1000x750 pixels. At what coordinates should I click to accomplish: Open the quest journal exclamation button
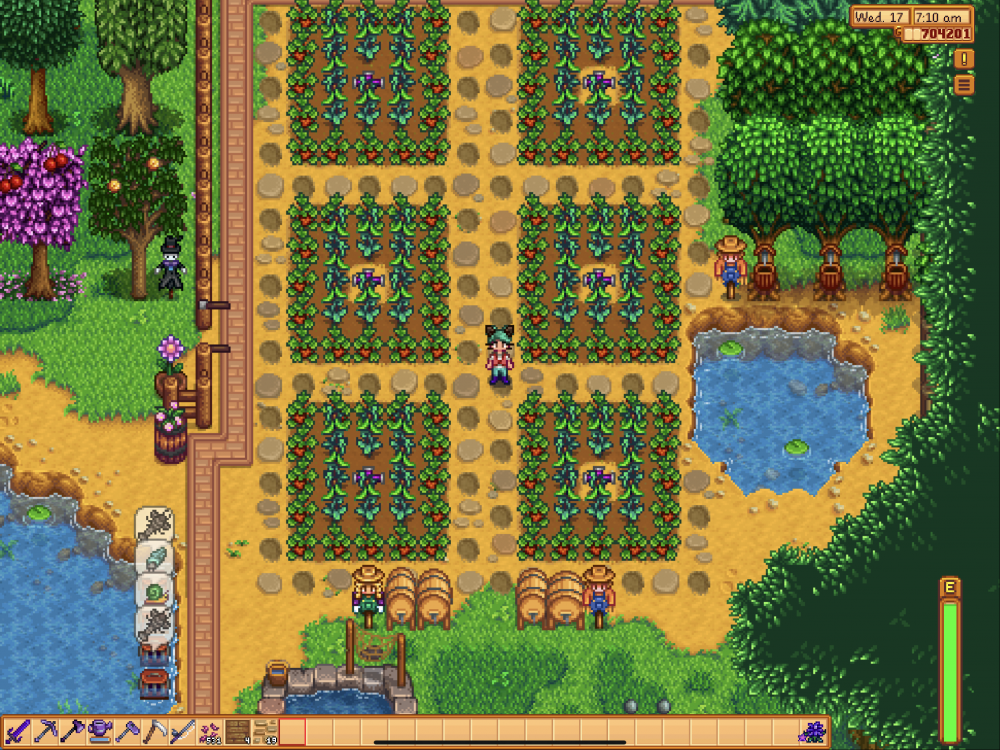[x=964, y=59]
